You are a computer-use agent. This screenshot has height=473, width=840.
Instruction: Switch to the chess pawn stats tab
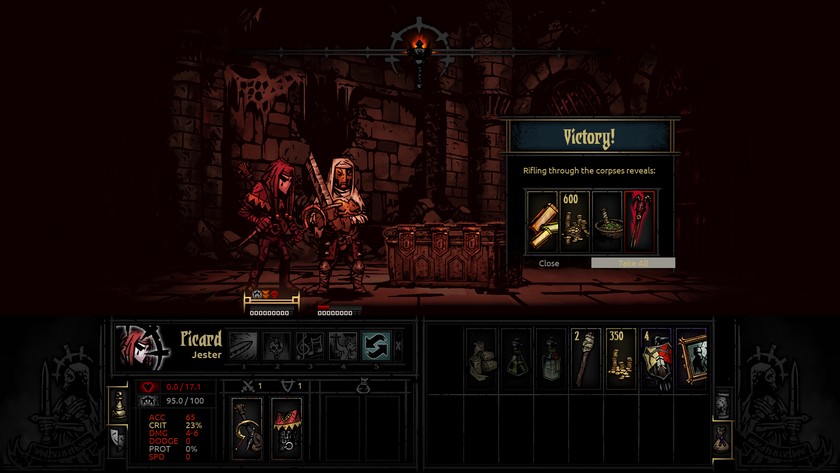coord(118,403)
